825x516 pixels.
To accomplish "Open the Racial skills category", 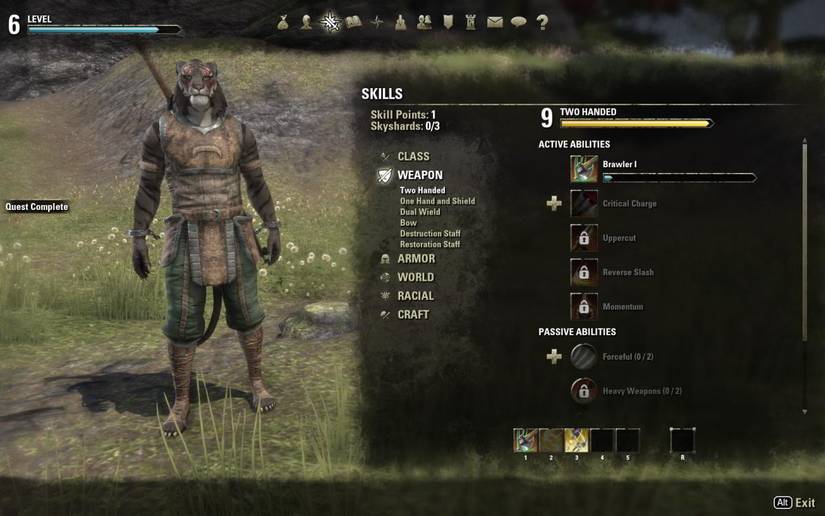I will coord(415,296).
